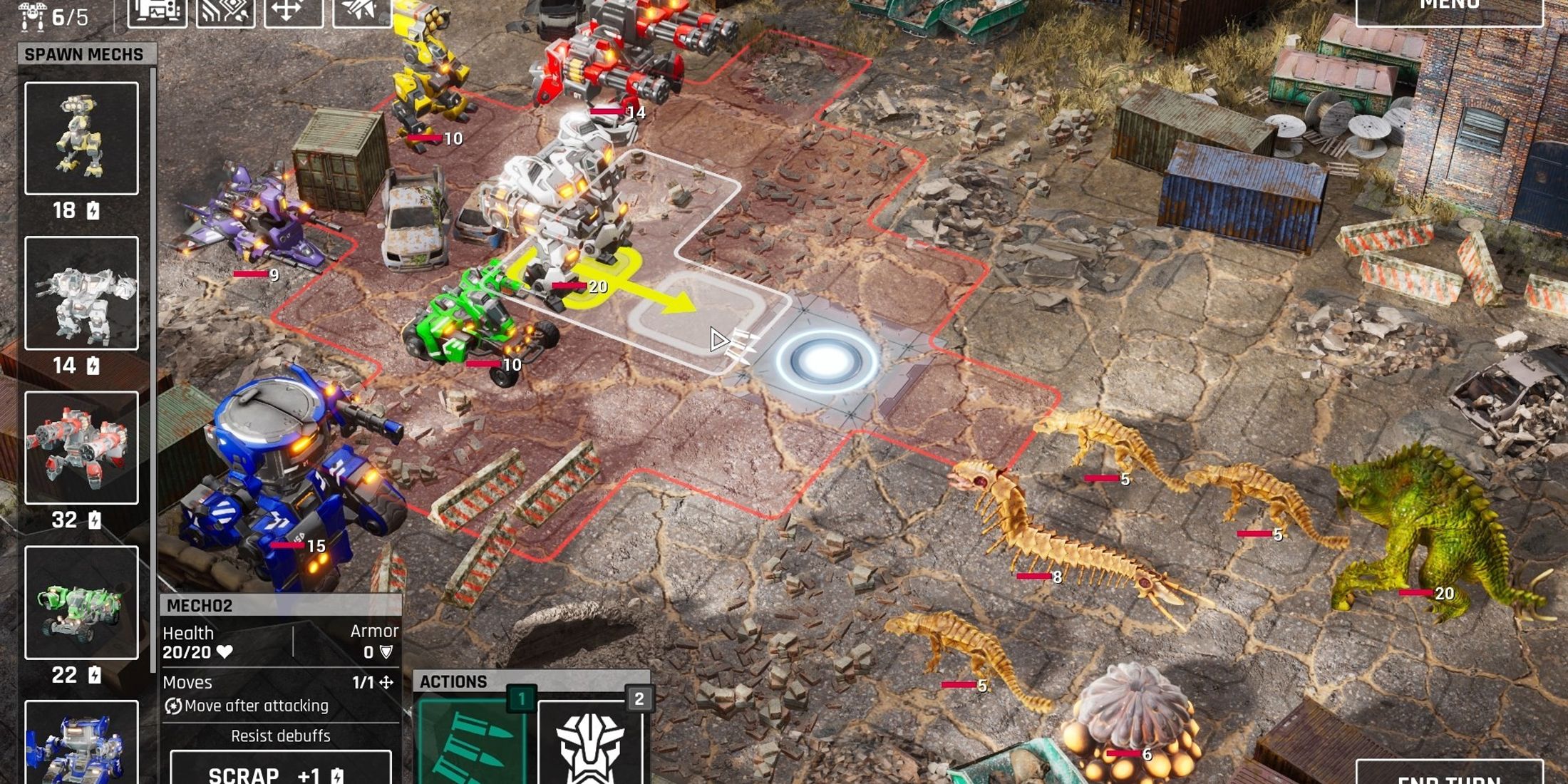Toggle the Resist debuffs perk
This screenshot has height=784, width=1568.
tap(282, 736)
